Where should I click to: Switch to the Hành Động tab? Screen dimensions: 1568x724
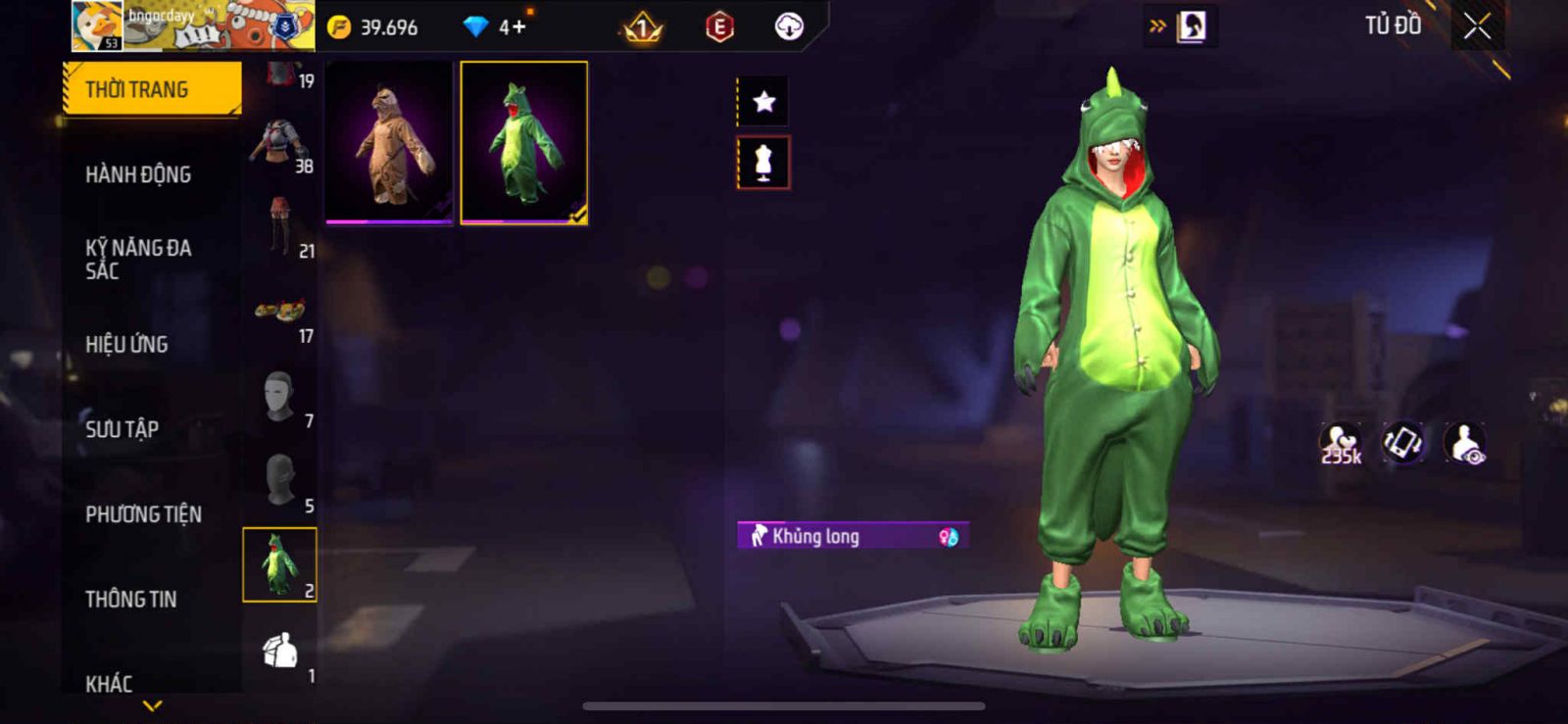(138, 174)
